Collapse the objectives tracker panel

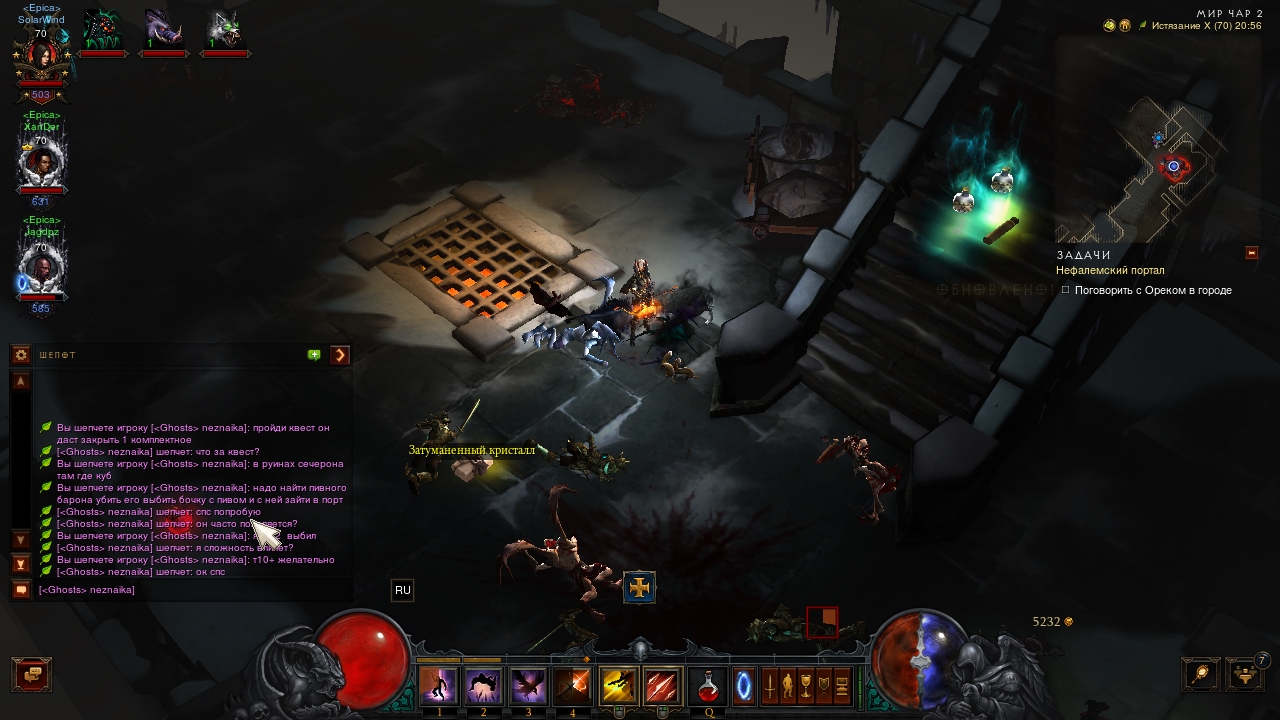pos(1251,253)
